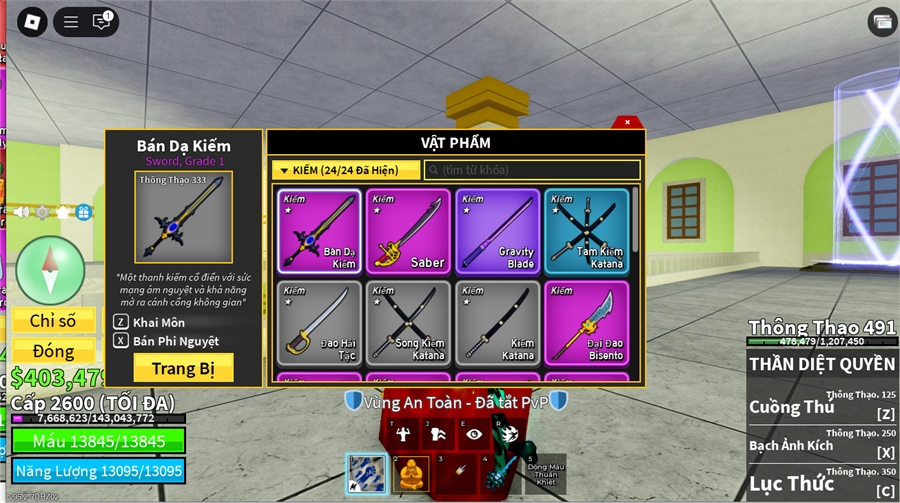900x503 pixels.
Task: Select the Tam Kiếm Katana slot
Action: click(x=586, y=231)
